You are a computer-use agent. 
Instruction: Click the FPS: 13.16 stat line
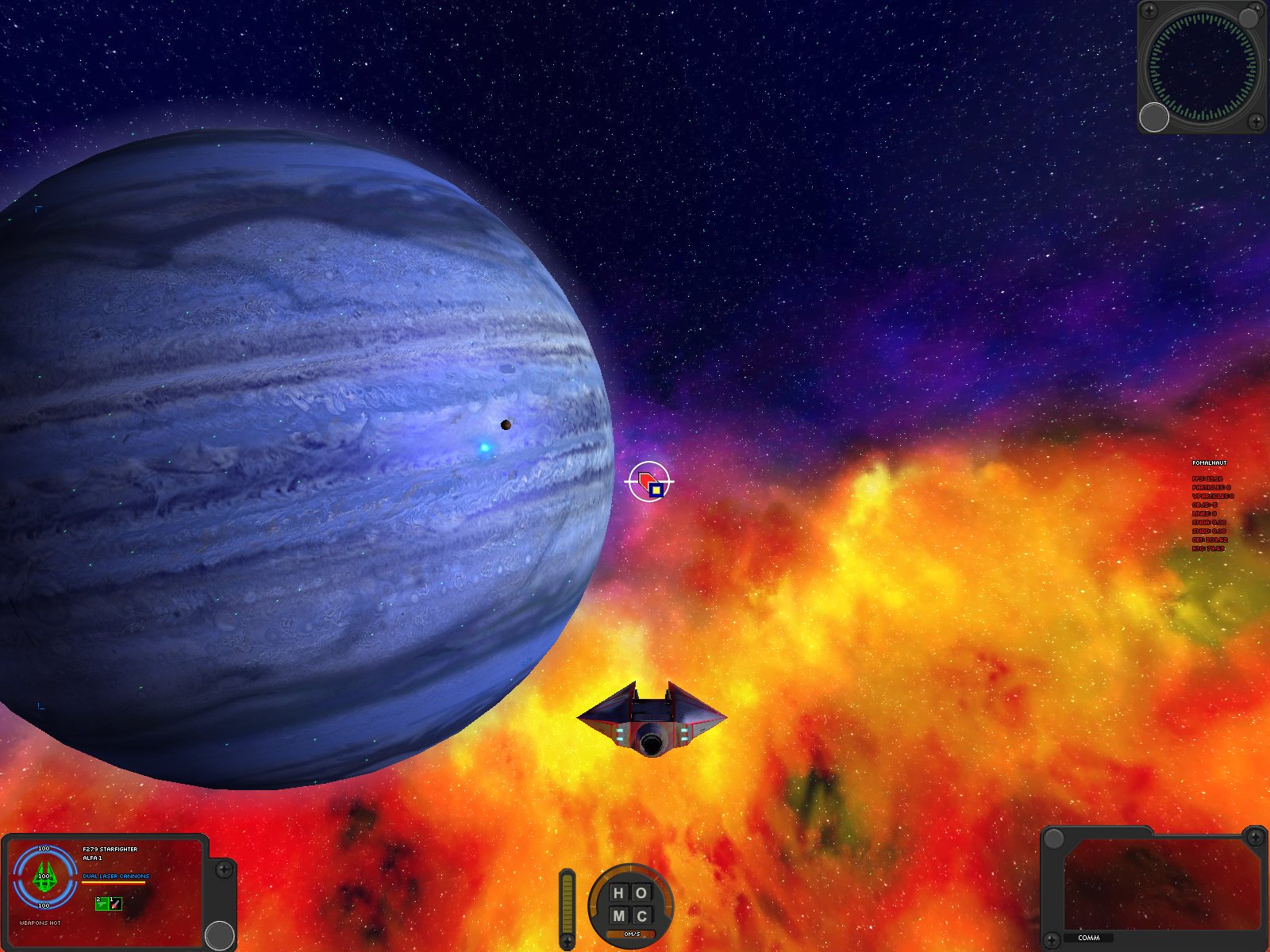[x=1207, y=478]
